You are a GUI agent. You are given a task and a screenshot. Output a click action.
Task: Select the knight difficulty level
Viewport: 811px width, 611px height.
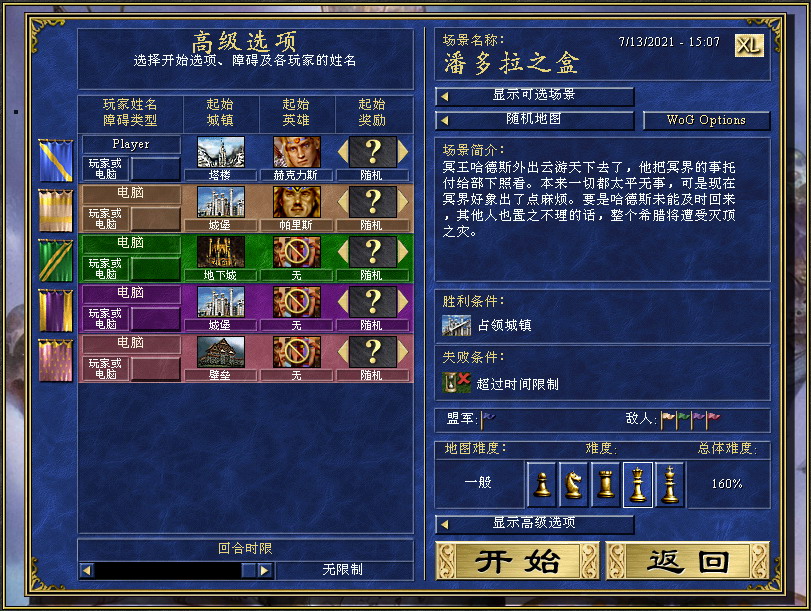[x=574, y=484]
